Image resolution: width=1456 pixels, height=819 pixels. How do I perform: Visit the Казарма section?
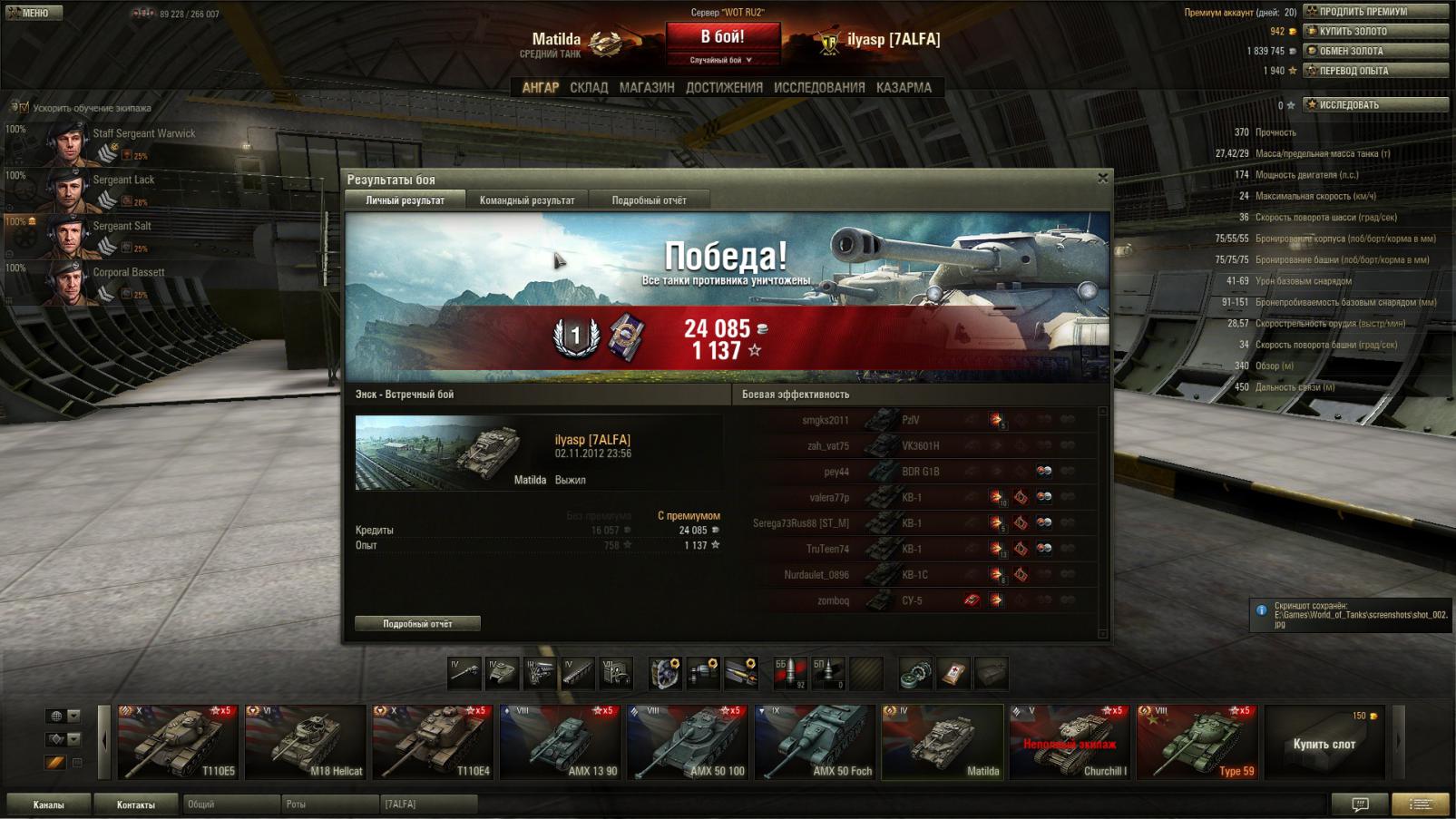(x=904, y=88)
